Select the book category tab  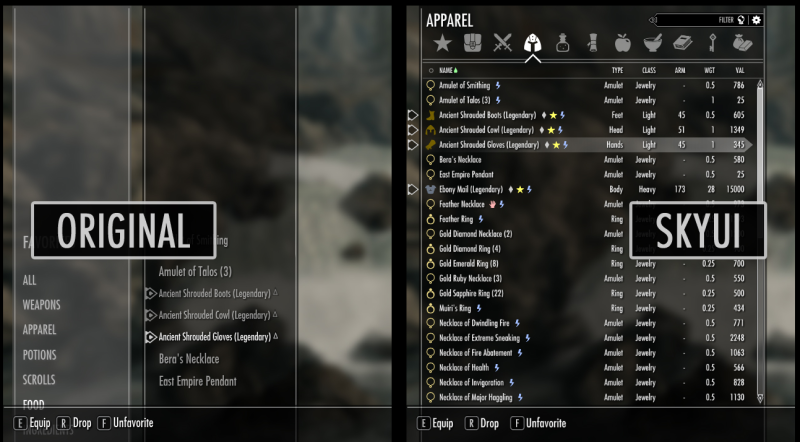click(x=683, y=43)
